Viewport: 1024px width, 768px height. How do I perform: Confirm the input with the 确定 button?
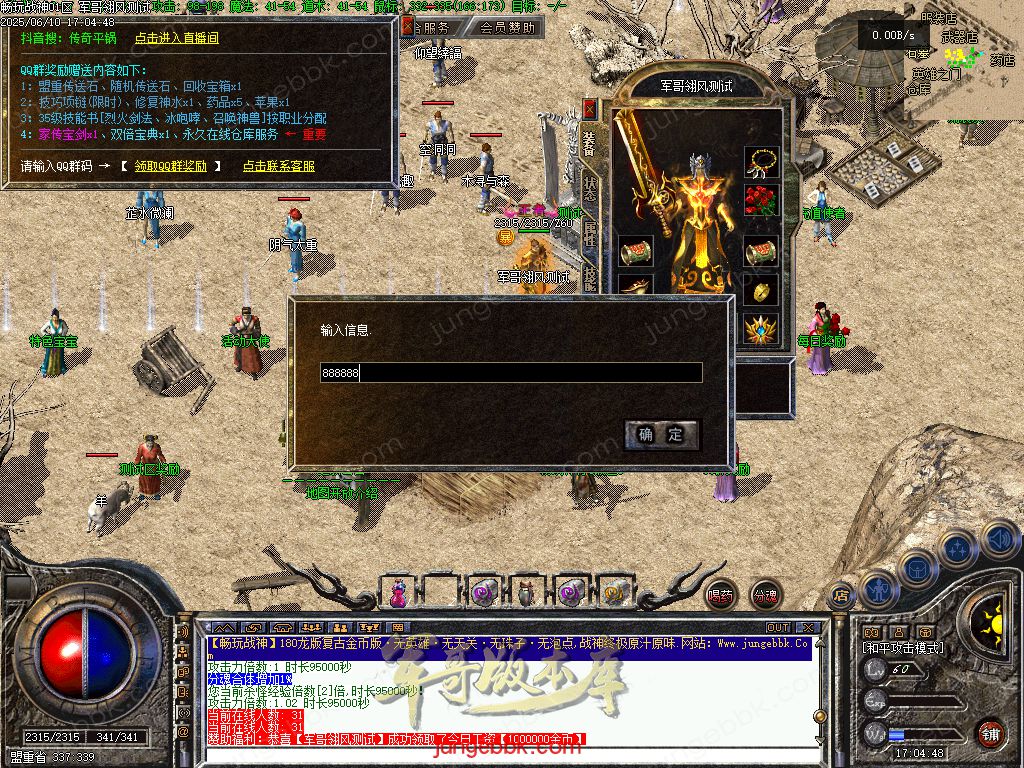click(x=661, y=434)
